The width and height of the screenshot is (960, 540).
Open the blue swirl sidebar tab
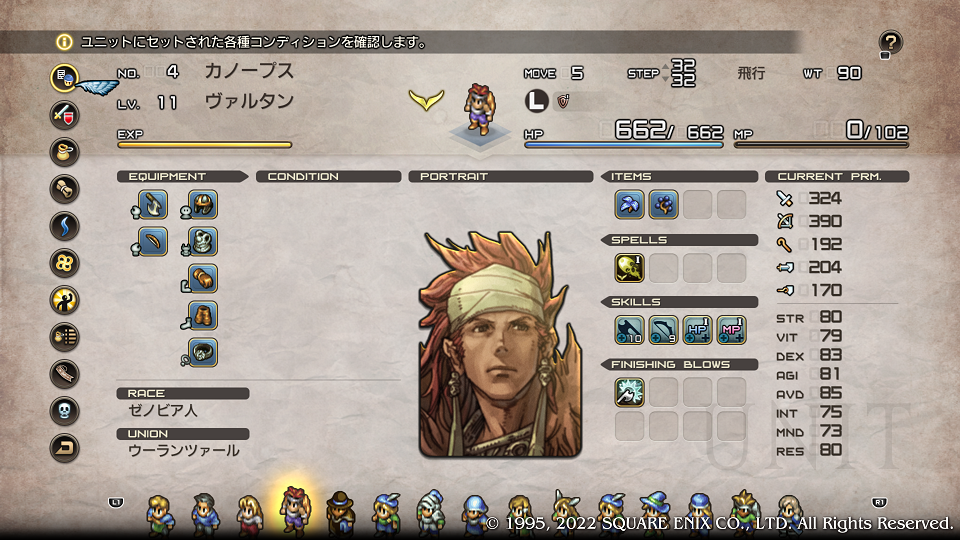pos(65,225)
